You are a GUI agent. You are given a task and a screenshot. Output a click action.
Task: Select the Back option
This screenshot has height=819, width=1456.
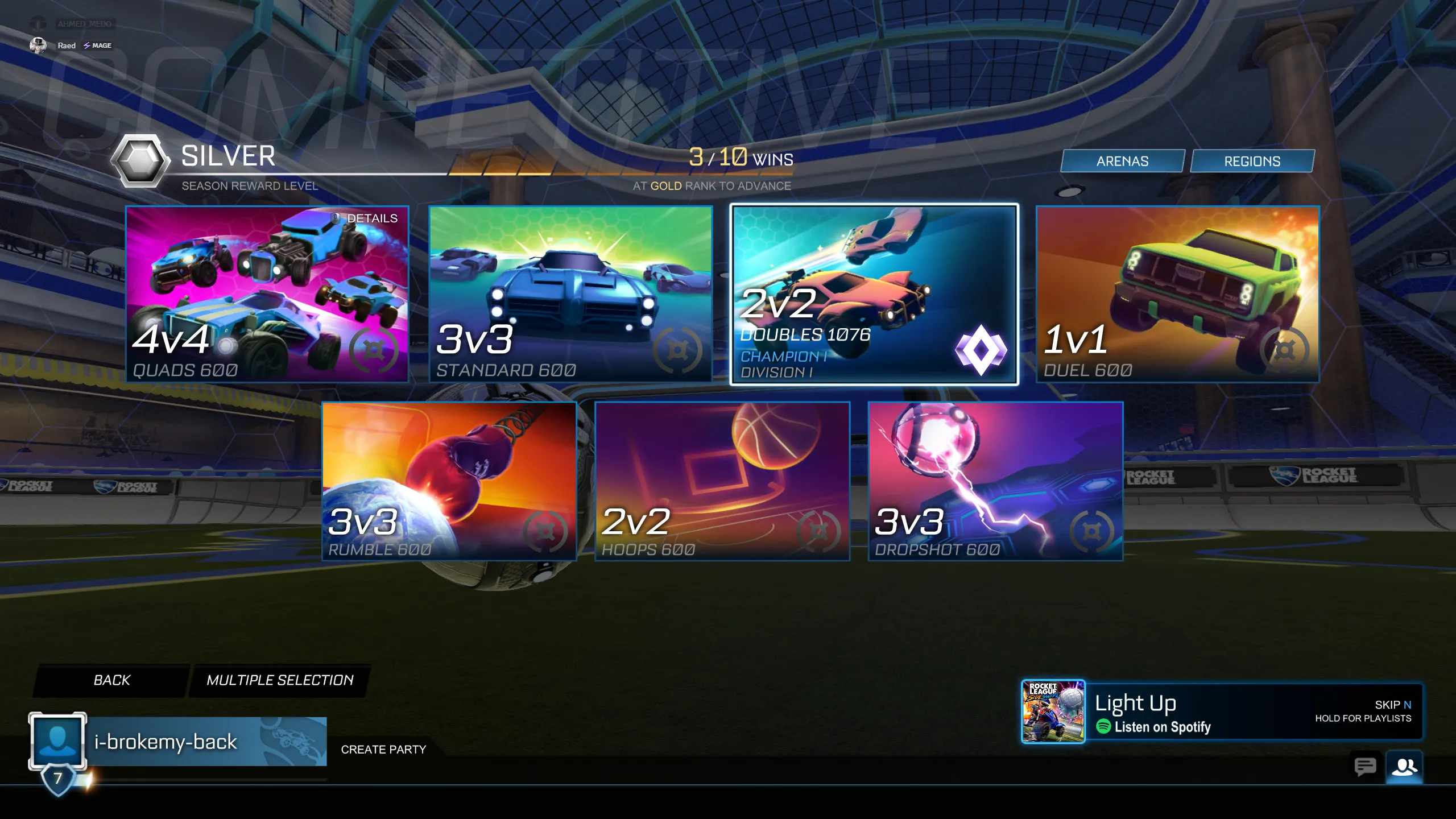pyautogui.click(x=111, y=679)
